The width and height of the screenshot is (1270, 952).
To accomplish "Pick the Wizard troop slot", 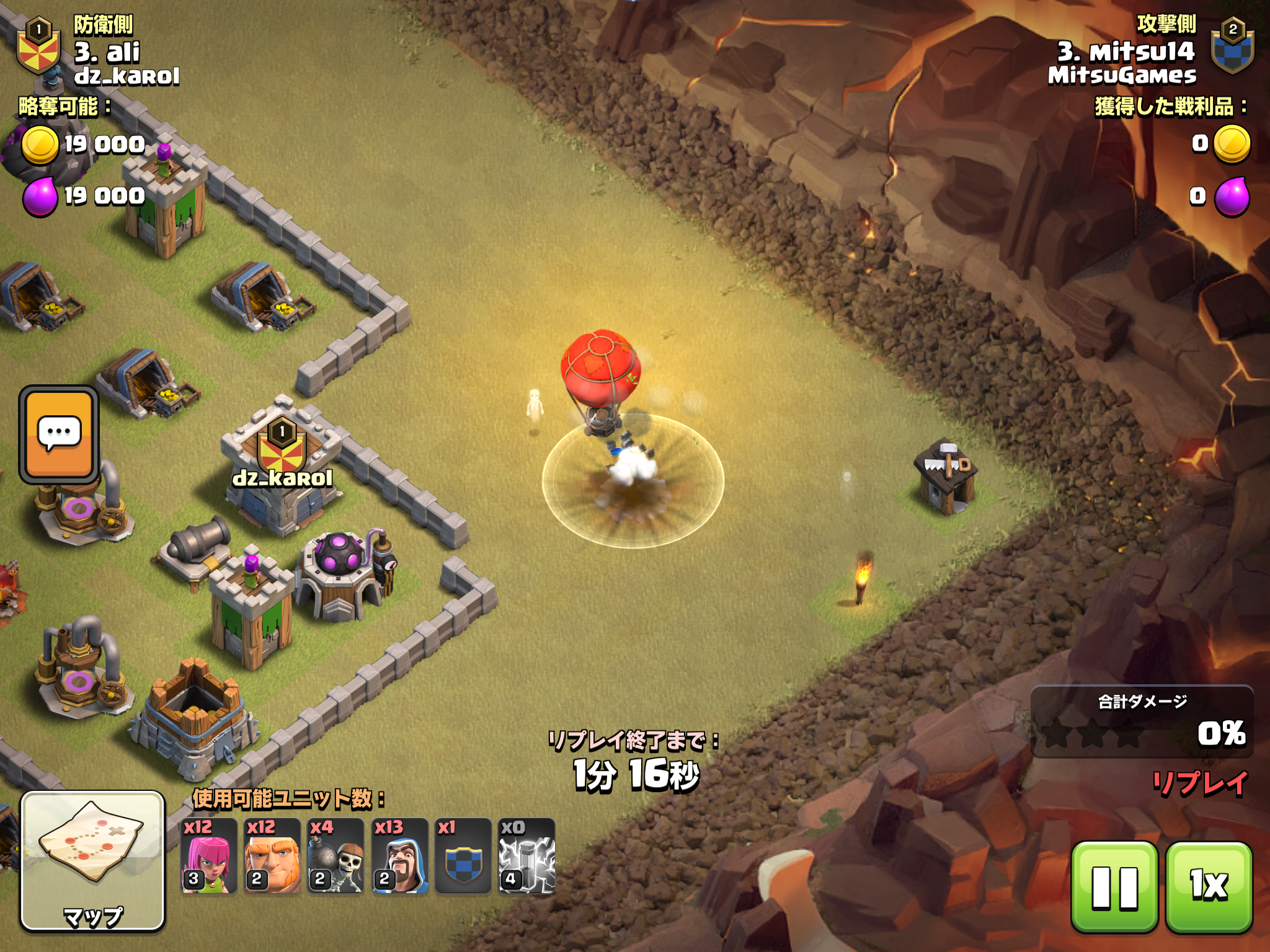I will tap(400, 856).
